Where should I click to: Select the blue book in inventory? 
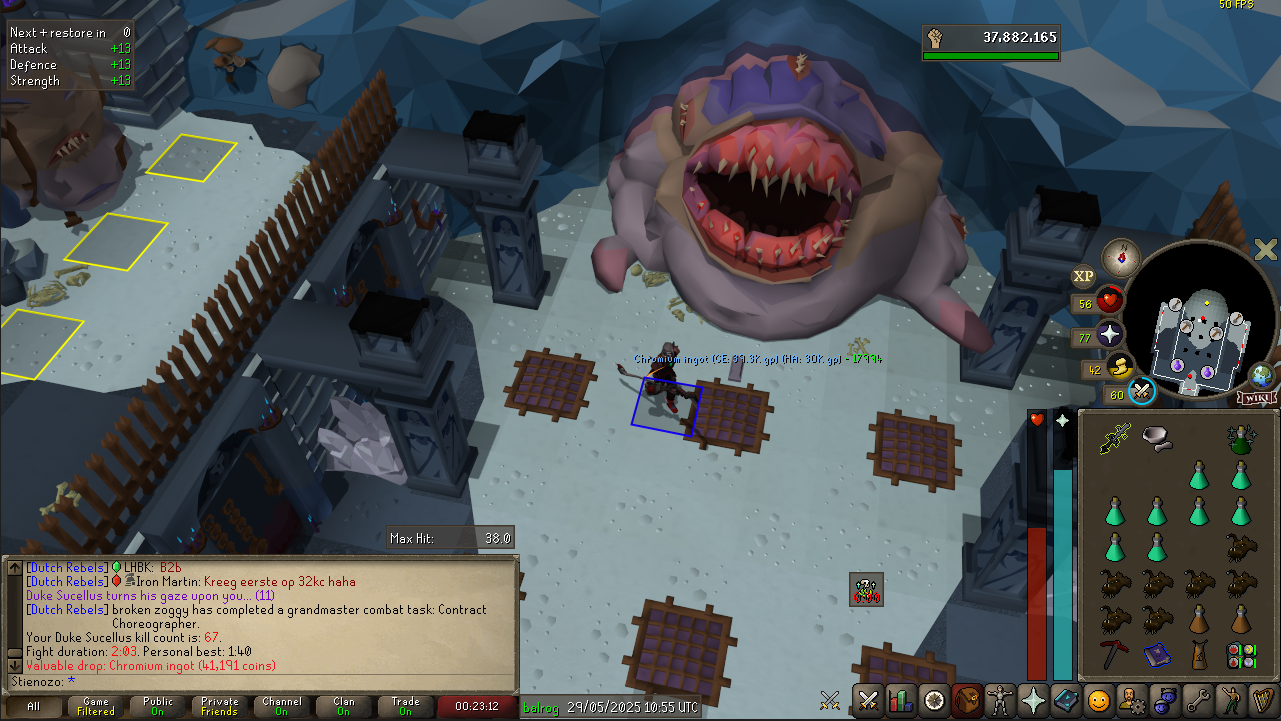click(1157, 656)
